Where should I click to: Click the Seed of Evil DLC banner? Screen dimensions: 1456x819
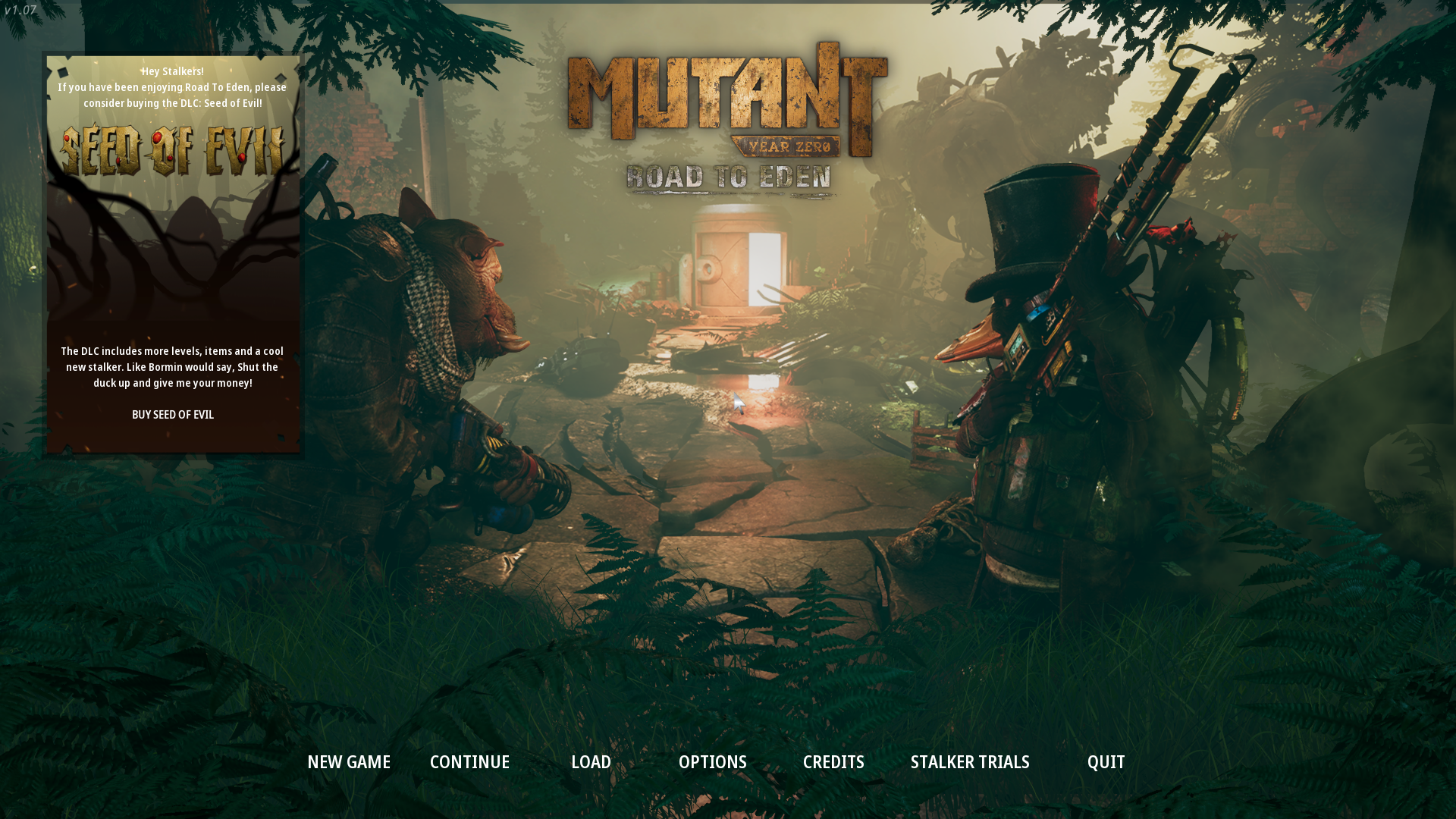173,151
